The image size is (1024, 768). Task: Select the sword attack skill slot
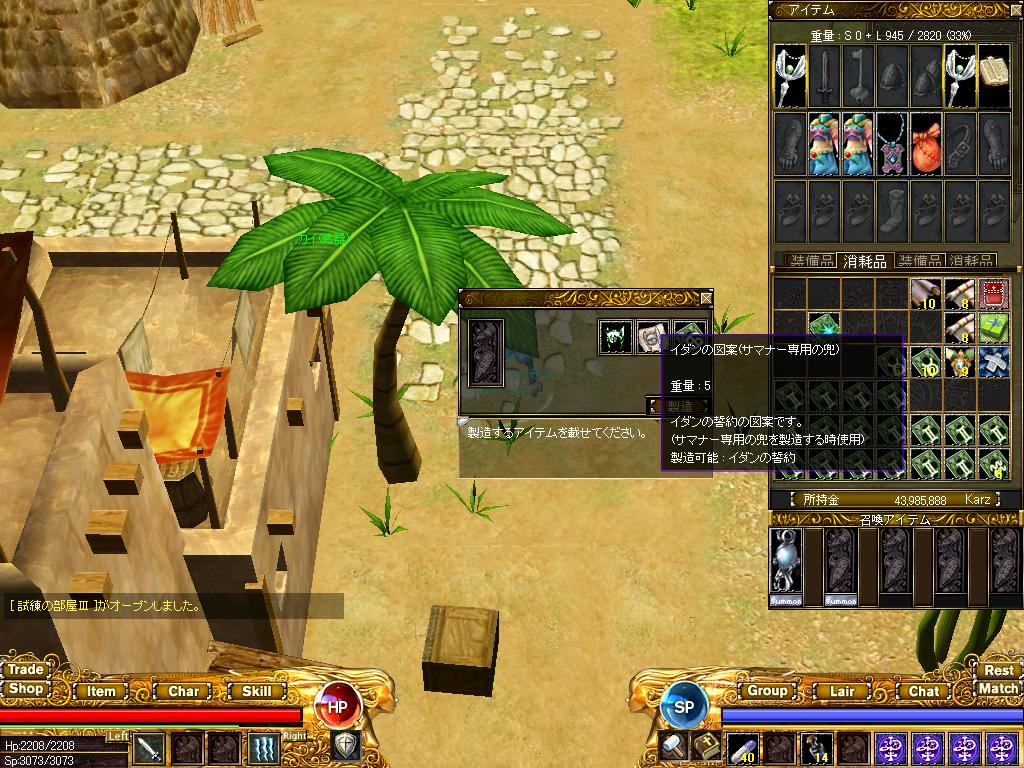149,747
